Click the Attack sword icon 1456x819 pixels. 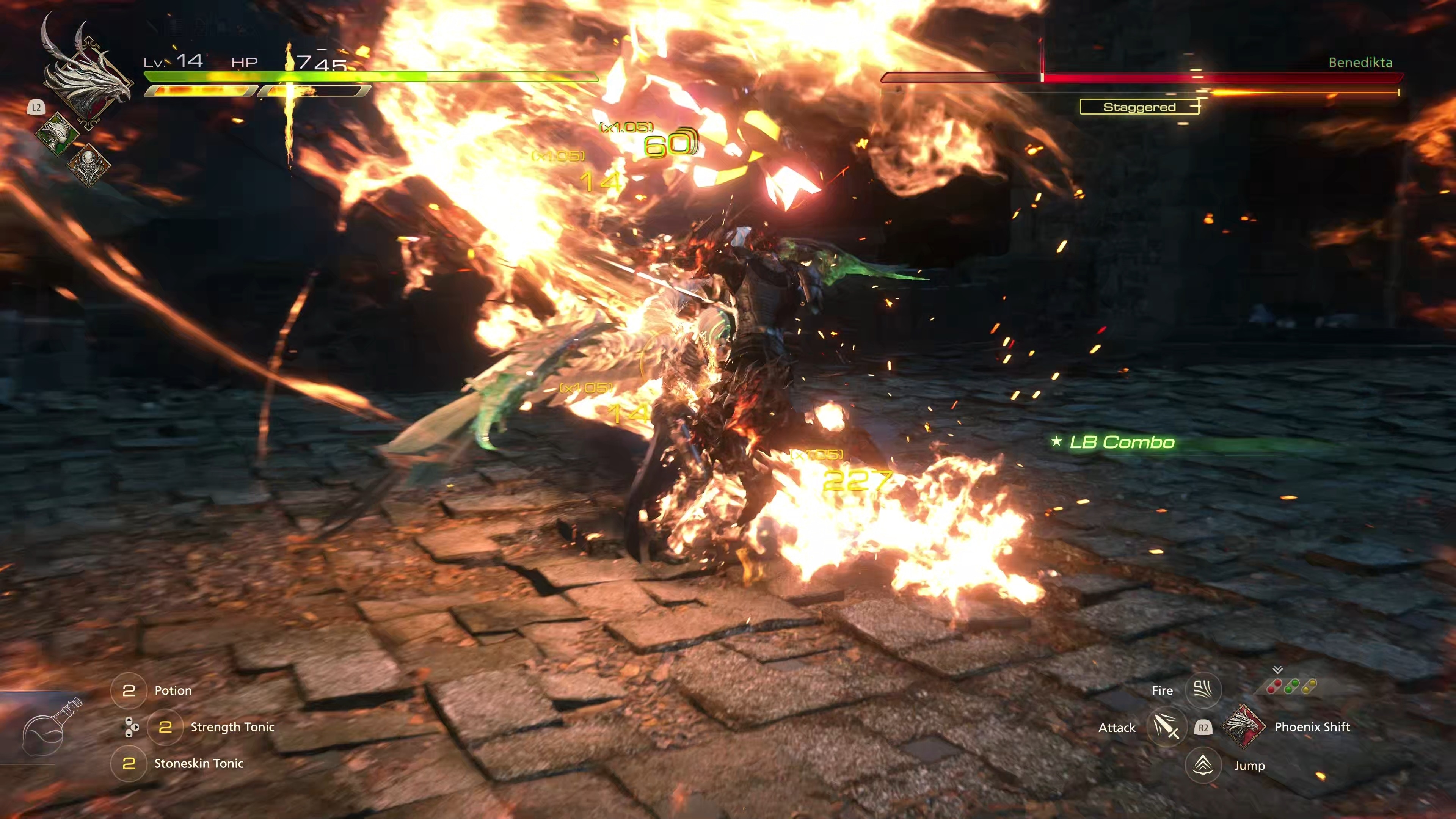[x=1167, y=728]
